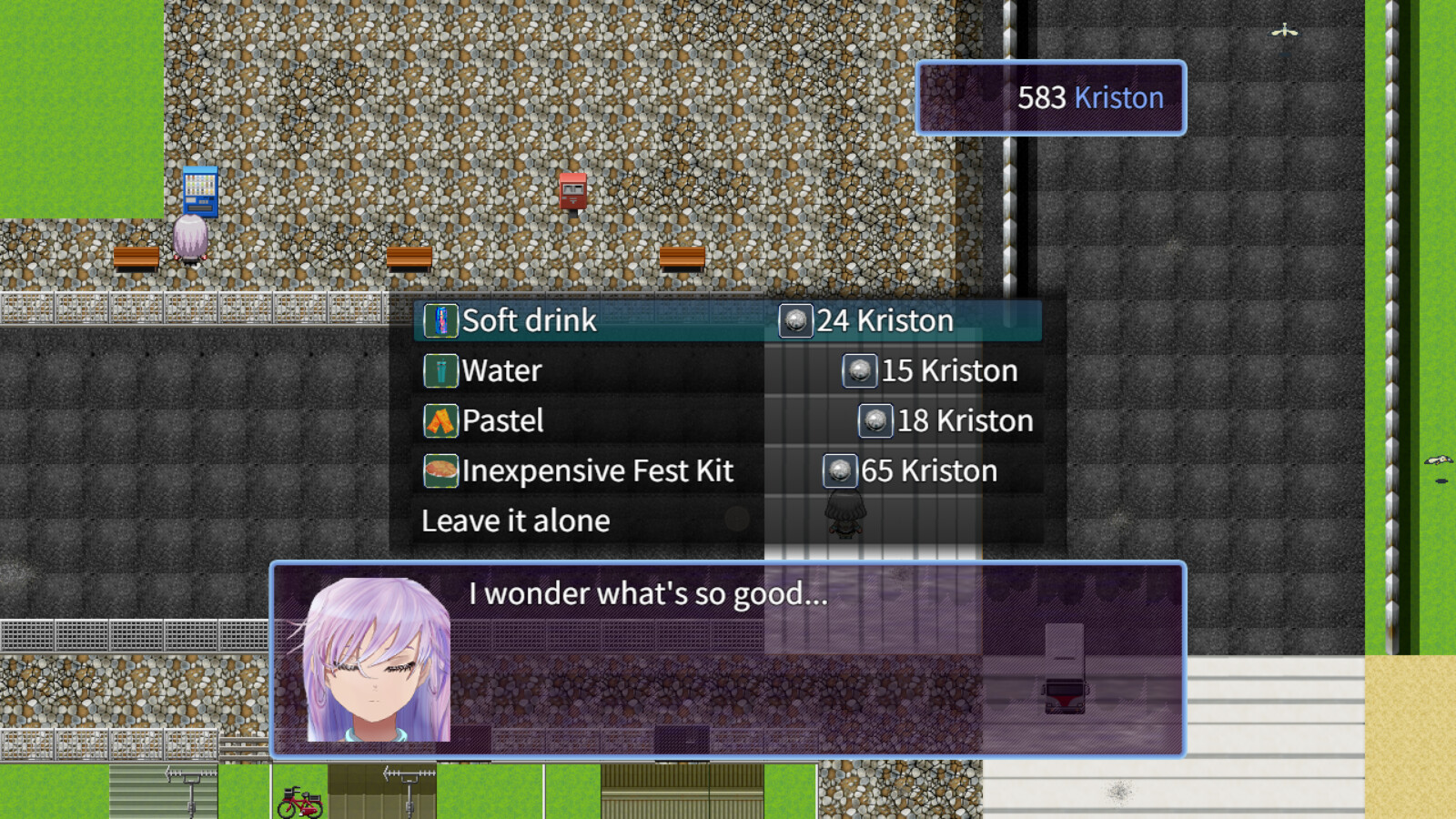Select the Soft drink can icon
This screenshot has width=1456, height=819.
pyautogui.click(x=441, y=320)
